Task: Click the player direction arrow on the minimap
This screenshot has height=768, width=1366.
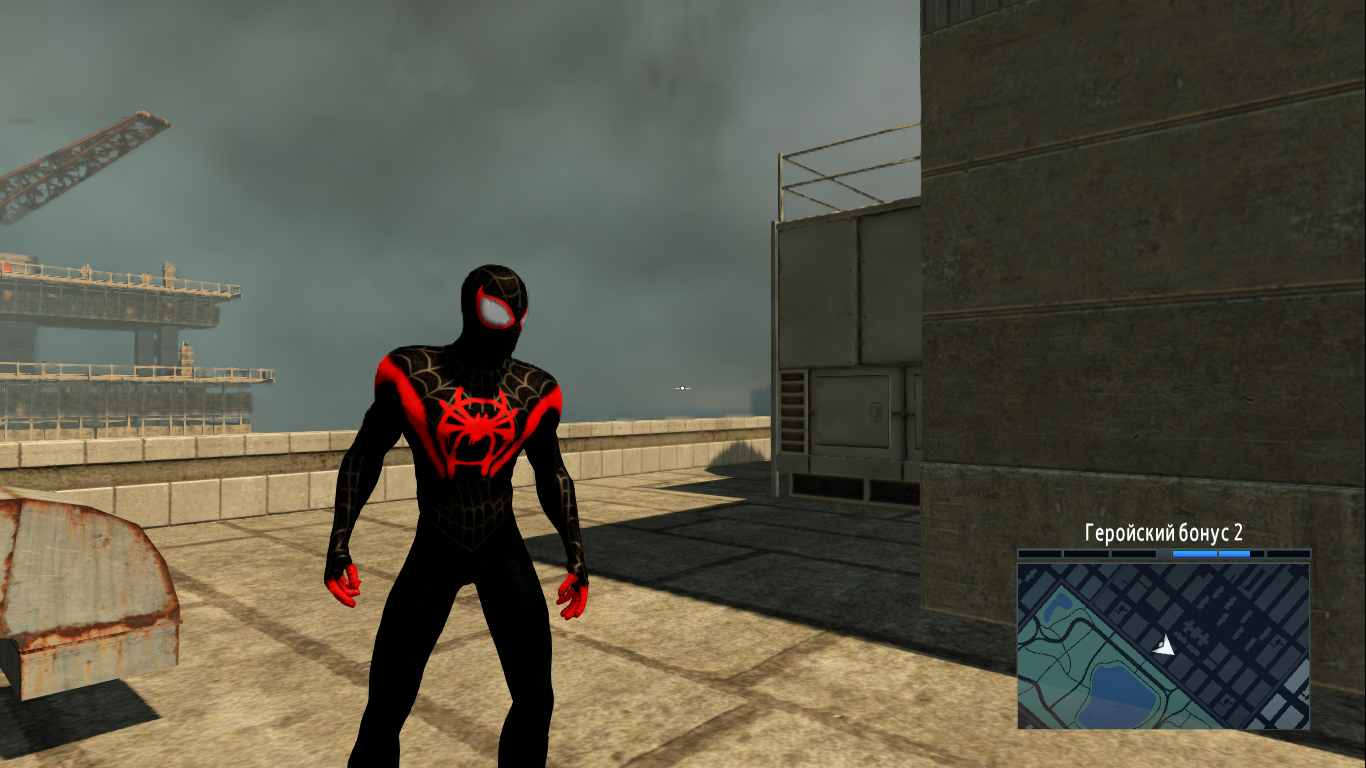Action: pos(1166,646)
